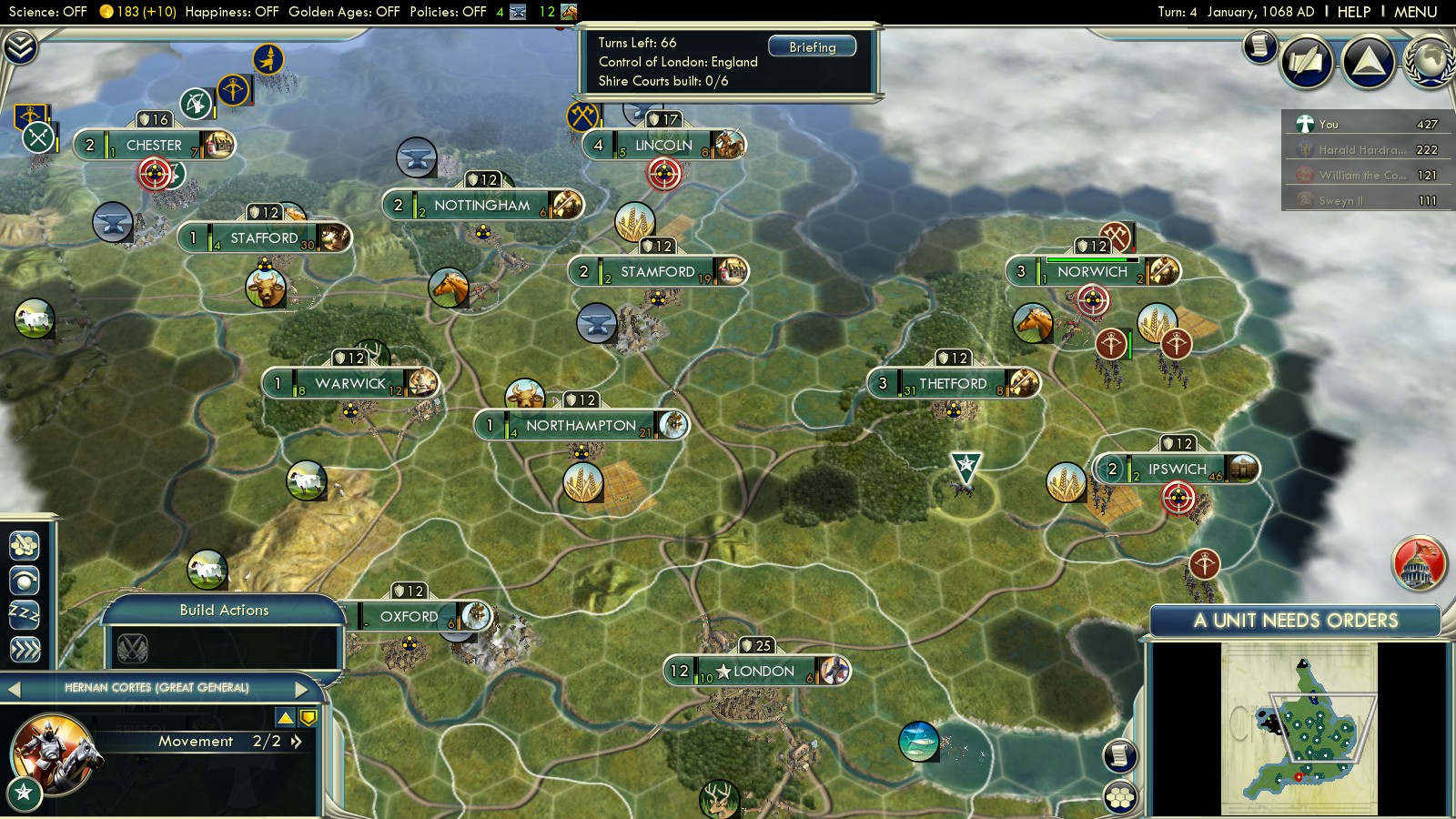Viewport: 1456px width, 819px height.
Task: Open the MENU in the top bar
Action: (1415, 12)
